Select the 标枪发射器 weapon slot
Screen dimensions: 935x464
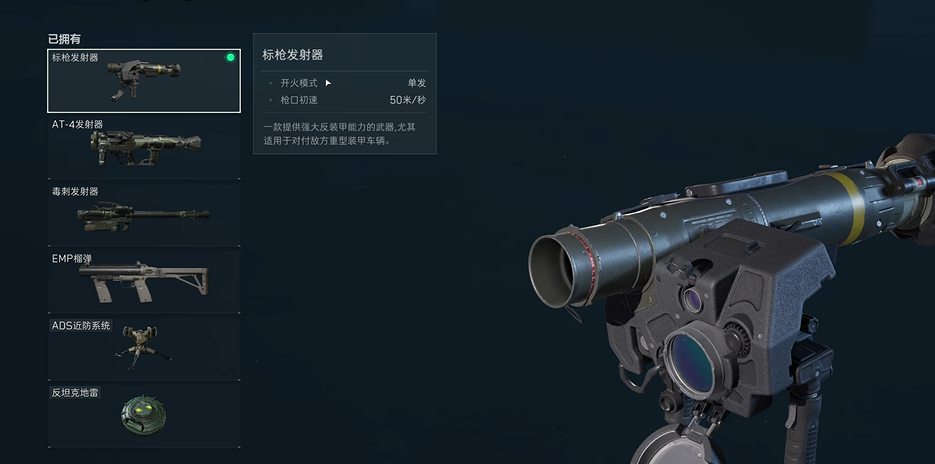[144, 81]
